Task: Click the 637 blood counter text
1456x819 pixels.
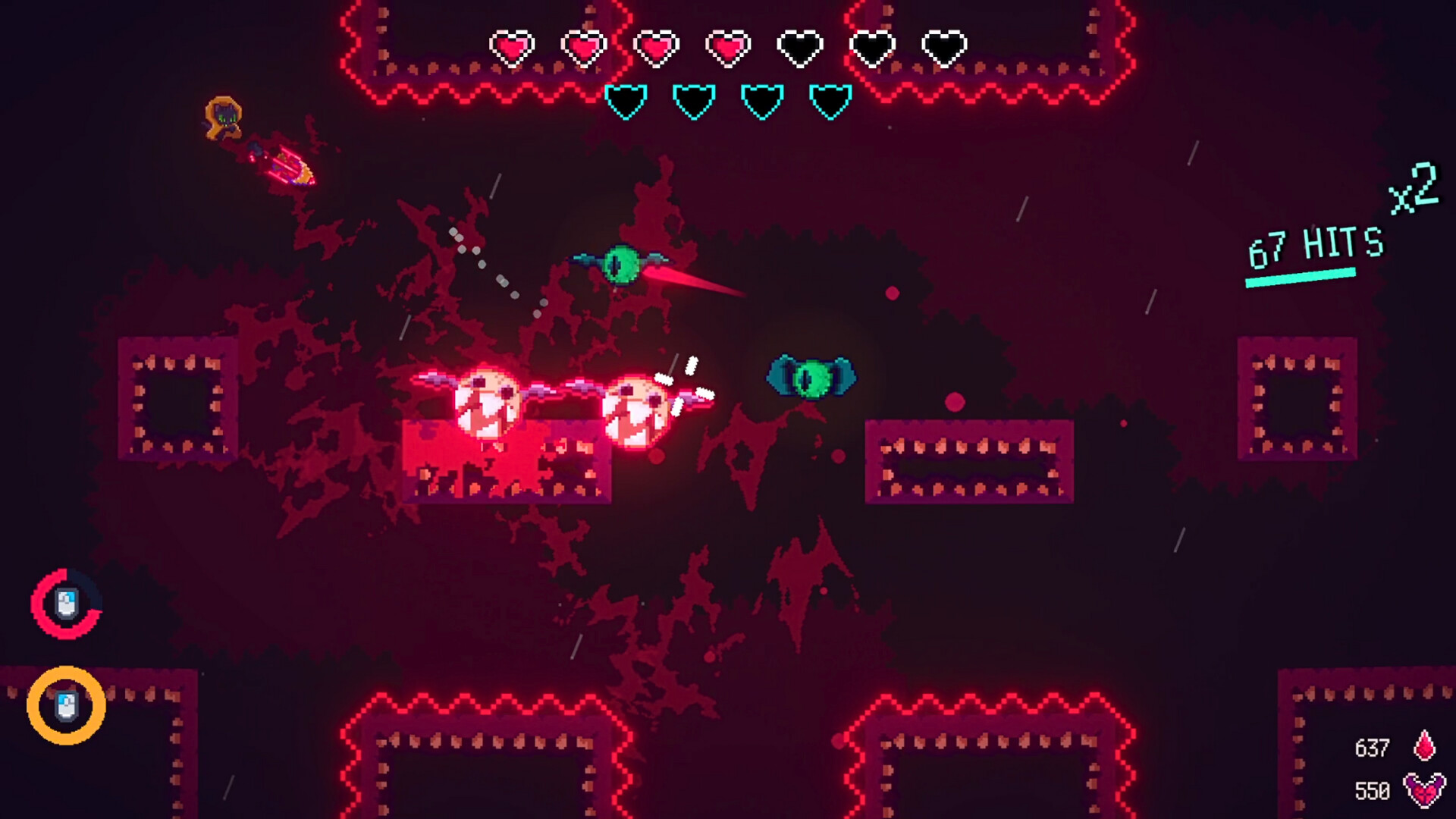Action: pyautogui.click(x=1374, y=747)
